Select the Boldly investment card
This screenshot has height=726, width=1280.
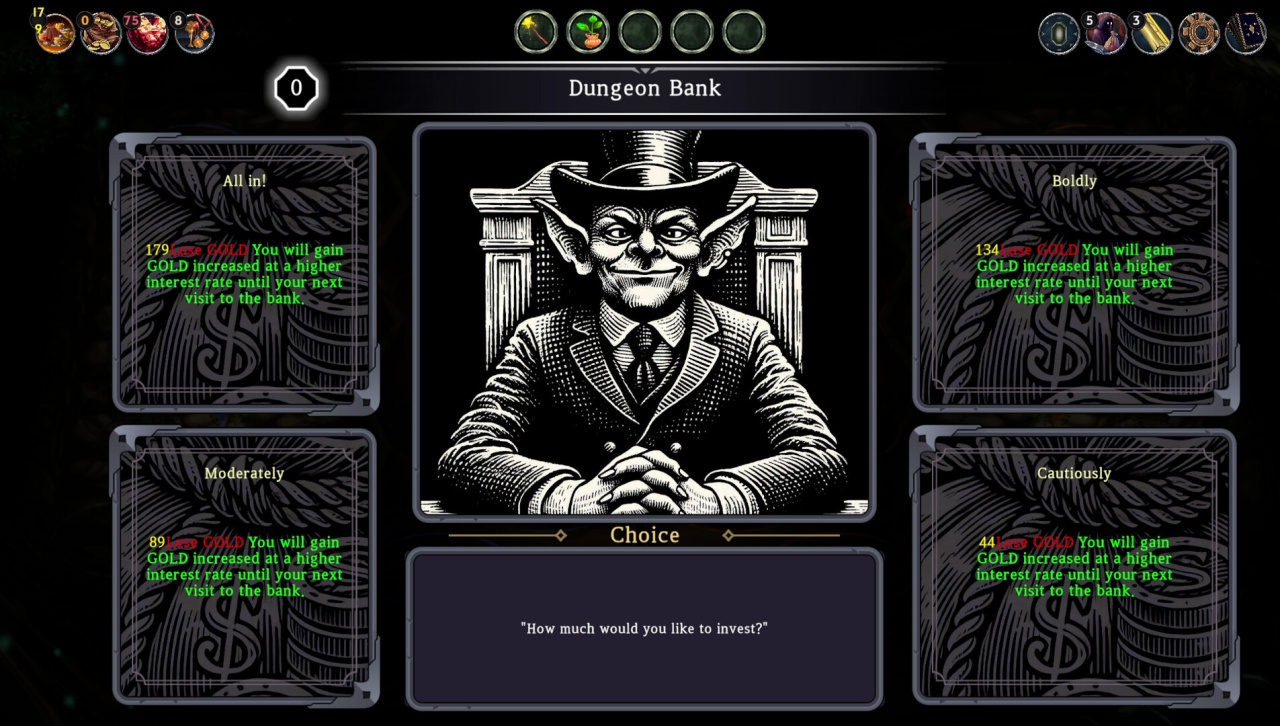pos(1074,273)
